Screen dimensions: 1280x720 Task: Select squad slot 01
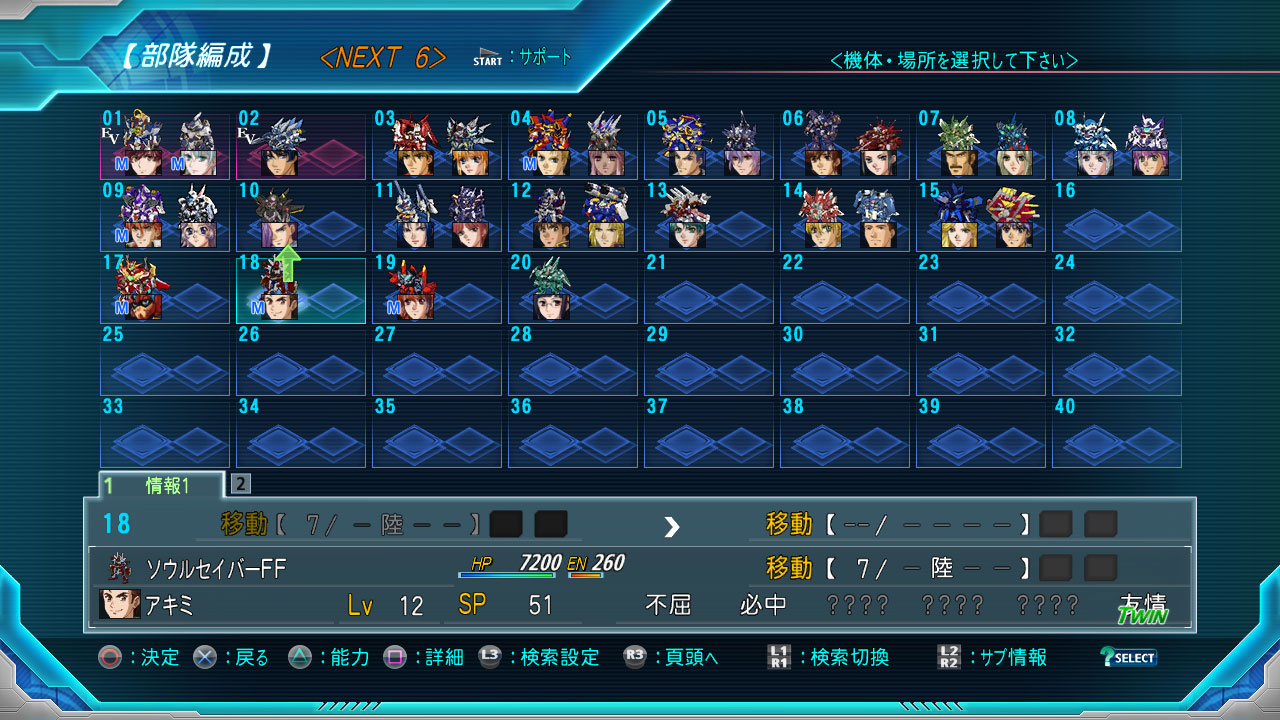click(165, 146)
